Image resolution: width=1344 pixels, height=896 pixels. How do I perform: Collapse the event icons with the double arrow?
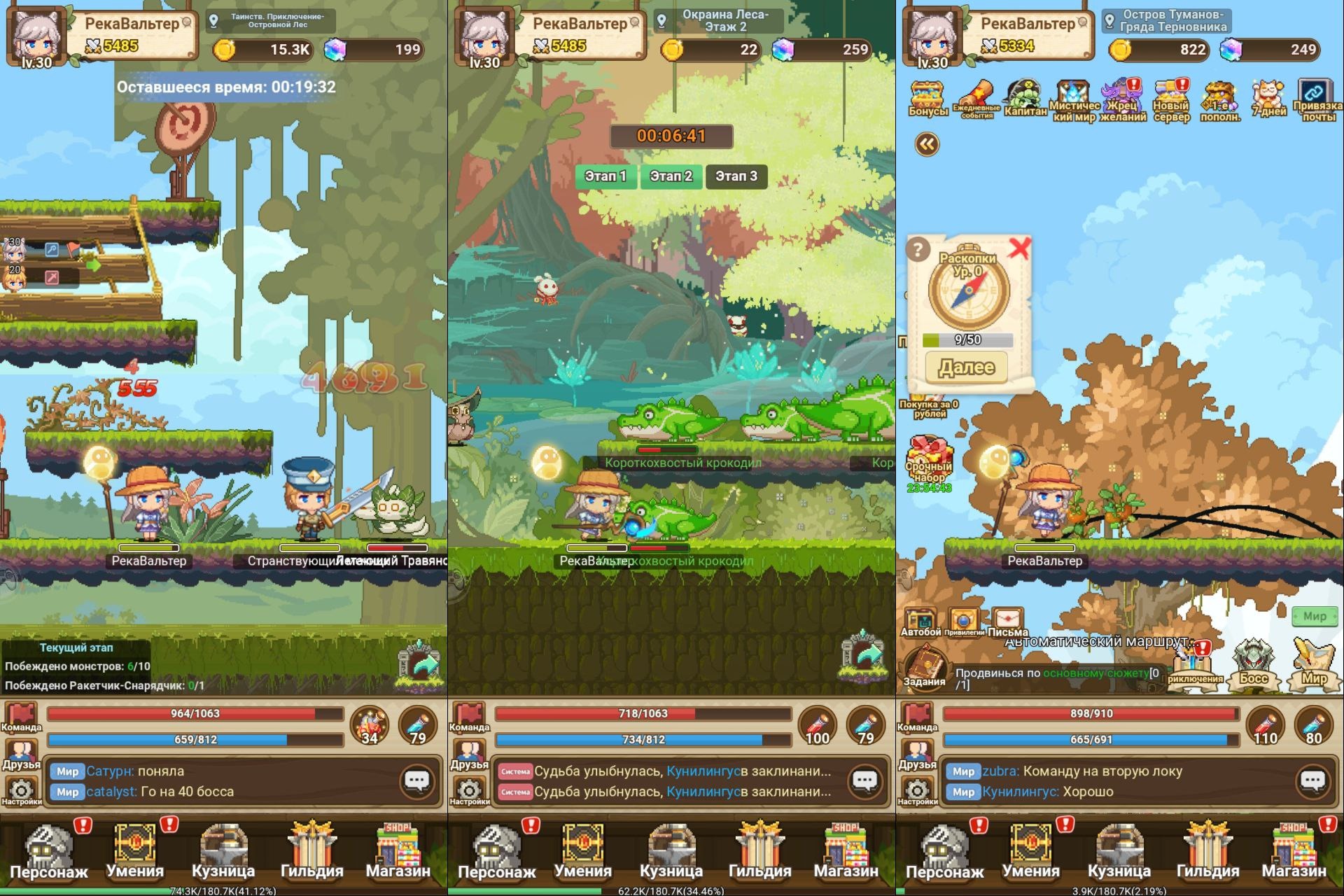click(x=927, y=144)
